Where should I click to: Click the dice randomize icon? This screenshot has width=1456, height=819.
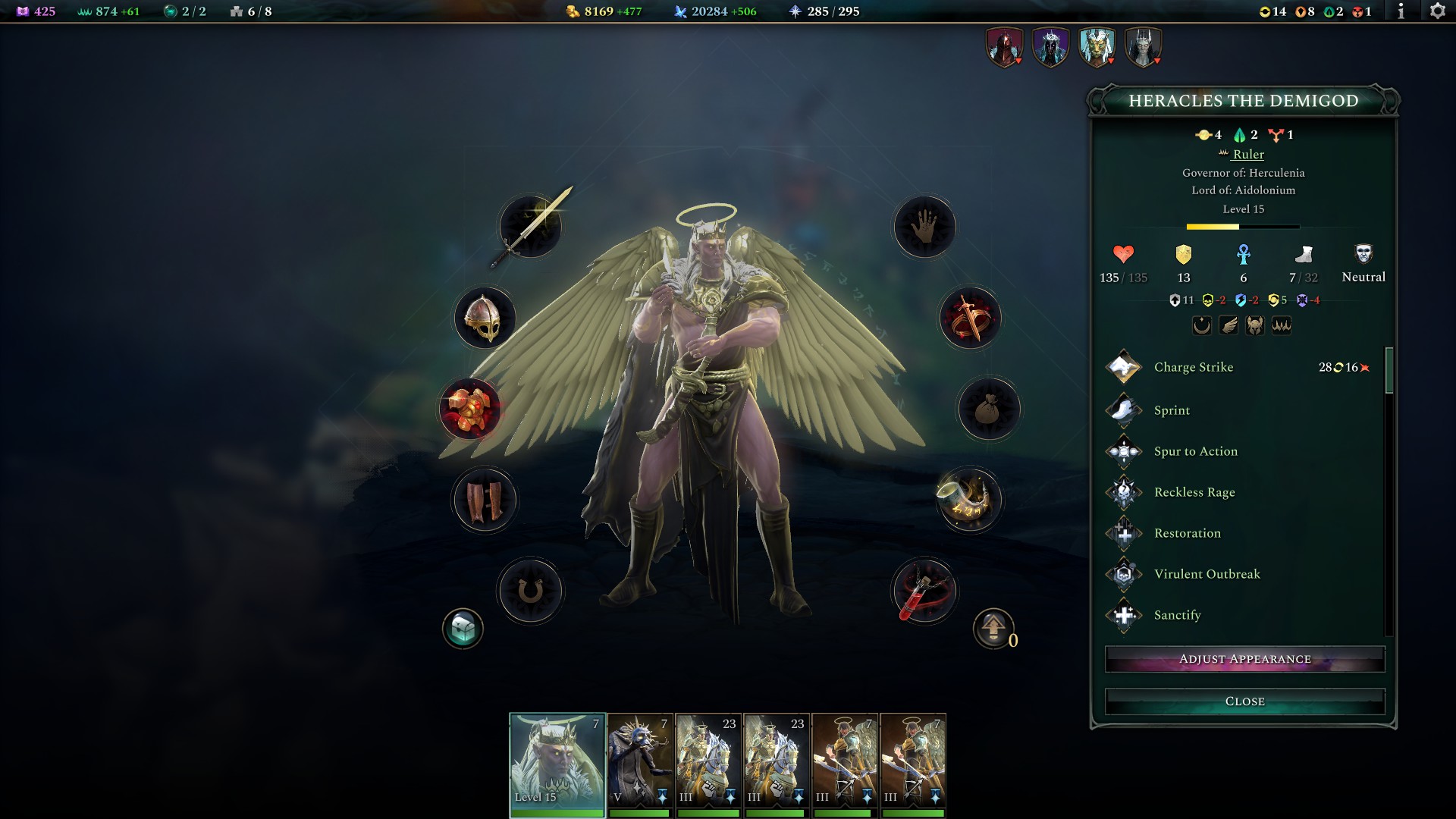tap(463, 628)
